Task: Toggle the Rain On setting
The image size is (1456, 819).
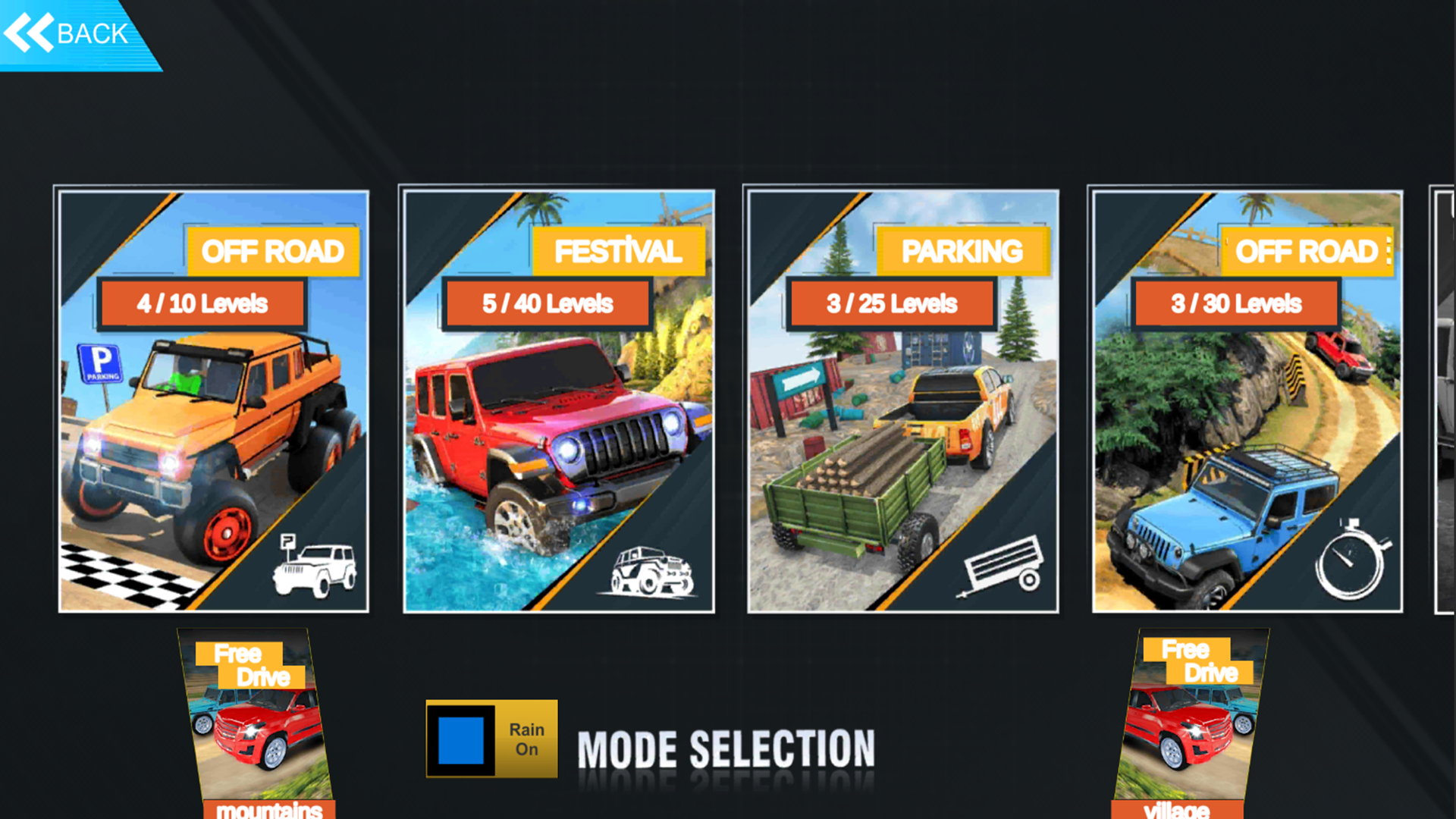Action: [491, 739]
